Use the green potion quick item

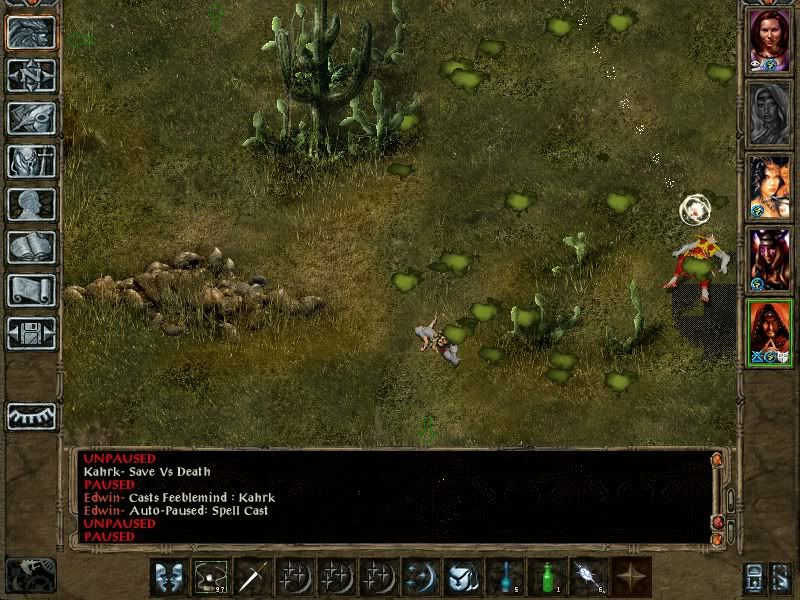pyautogui.click(x=547, y=577)
